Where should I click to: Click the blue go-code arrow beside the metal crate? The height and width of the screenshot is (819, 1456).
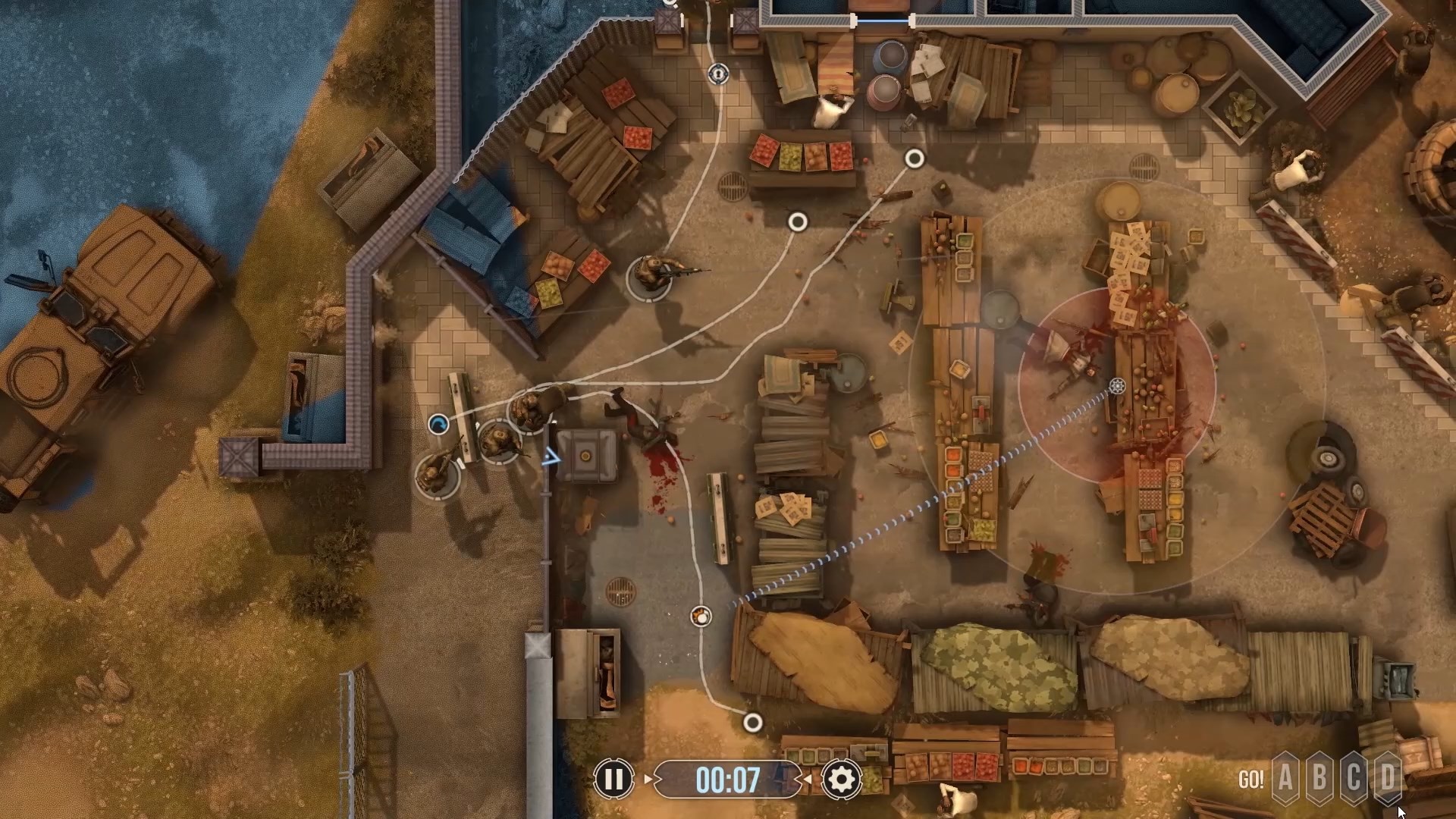tap(551, 457)
